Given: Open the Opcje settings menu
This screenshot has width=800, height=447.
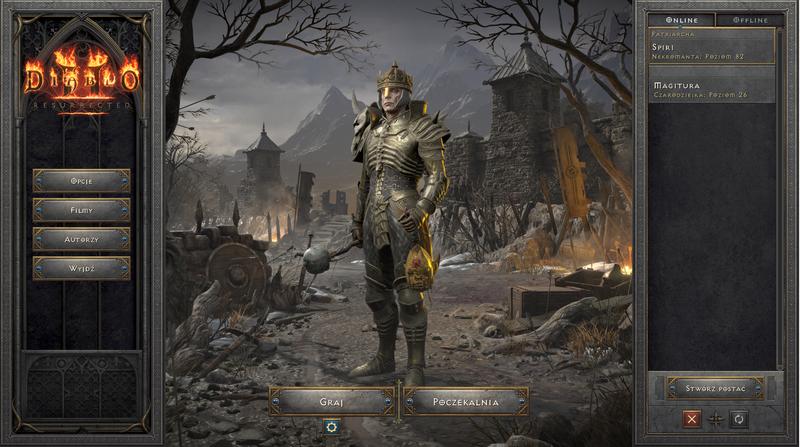Looking at the screenshot, I should click(81, 181).
